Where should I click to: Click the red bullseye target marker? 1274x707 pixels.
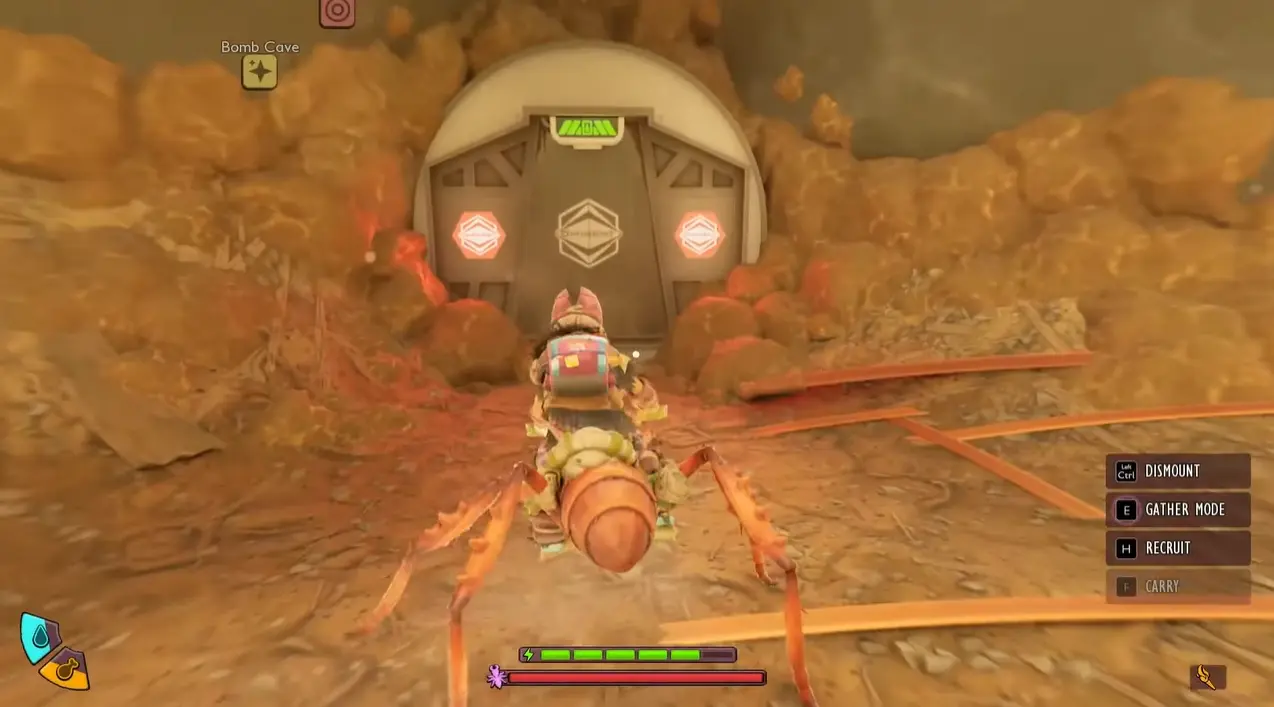tap(337, 12)
